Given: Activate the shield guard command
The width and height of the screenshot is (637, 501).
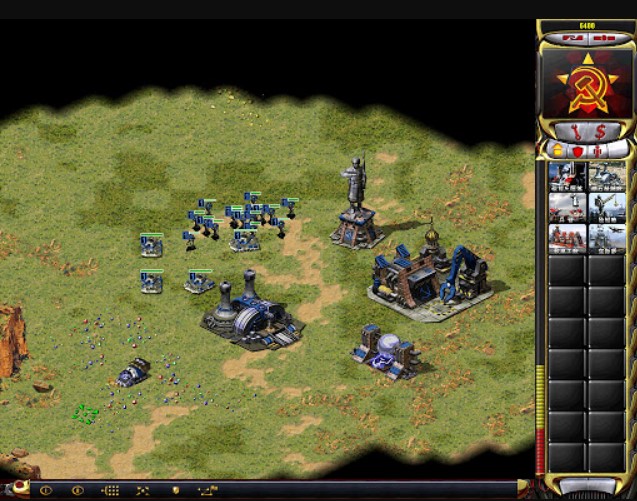Looking at the screenshot, I should [177, 491].
